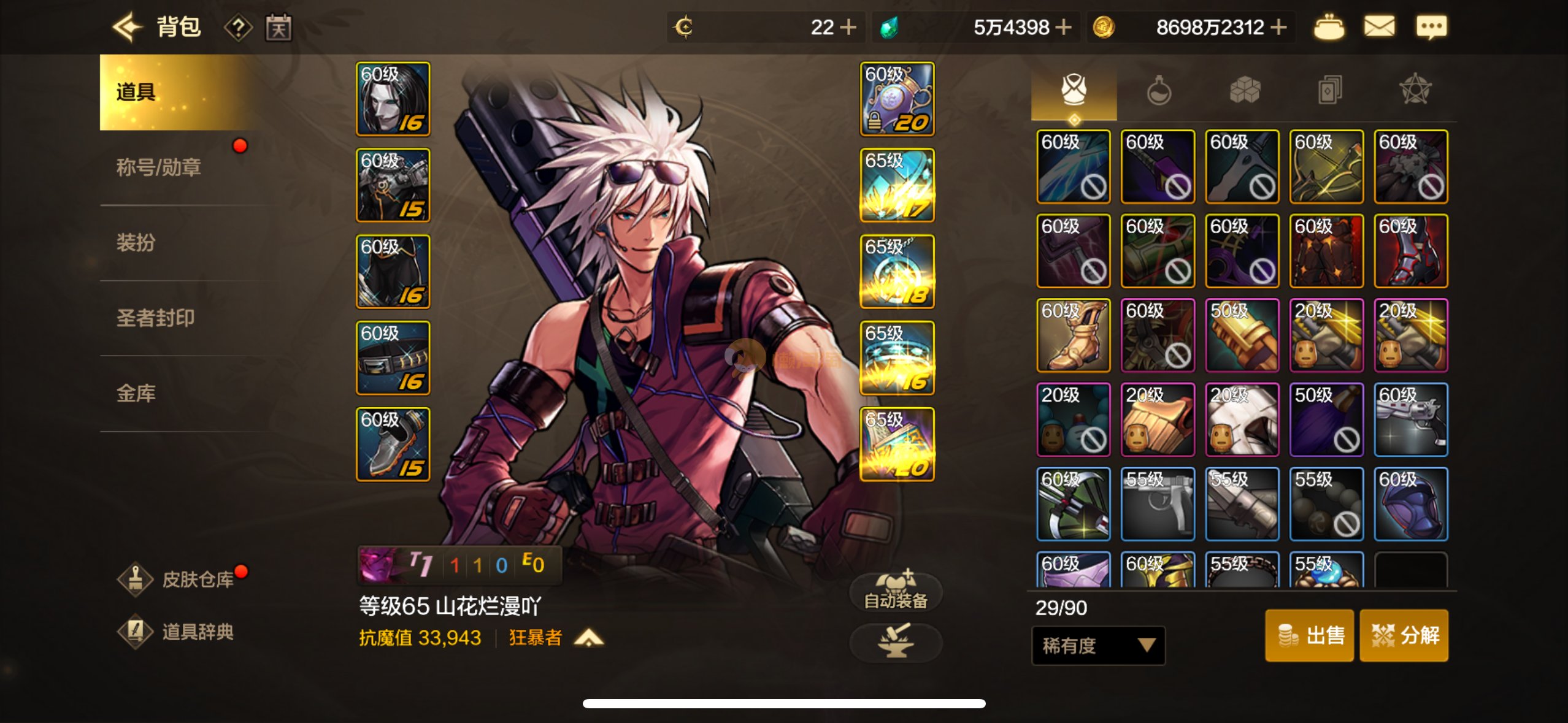The height and width of the screenshot is (723, 1568).
Task: Open the 稀有度 rarity sort dropdown
Action: coord(1098,645)
